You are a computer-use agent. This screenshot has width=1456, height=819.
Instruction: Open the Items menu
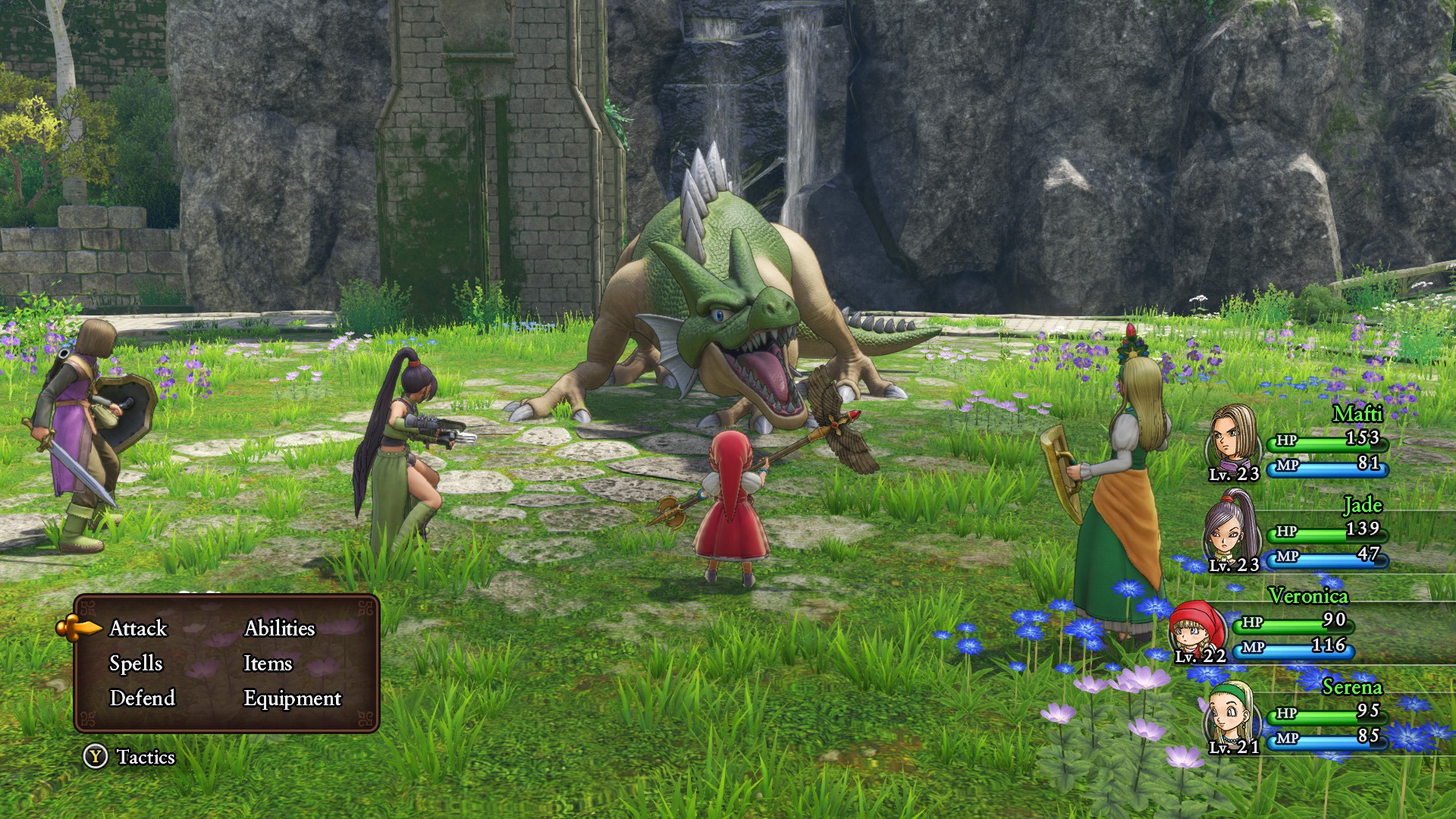tap(267, 664)
